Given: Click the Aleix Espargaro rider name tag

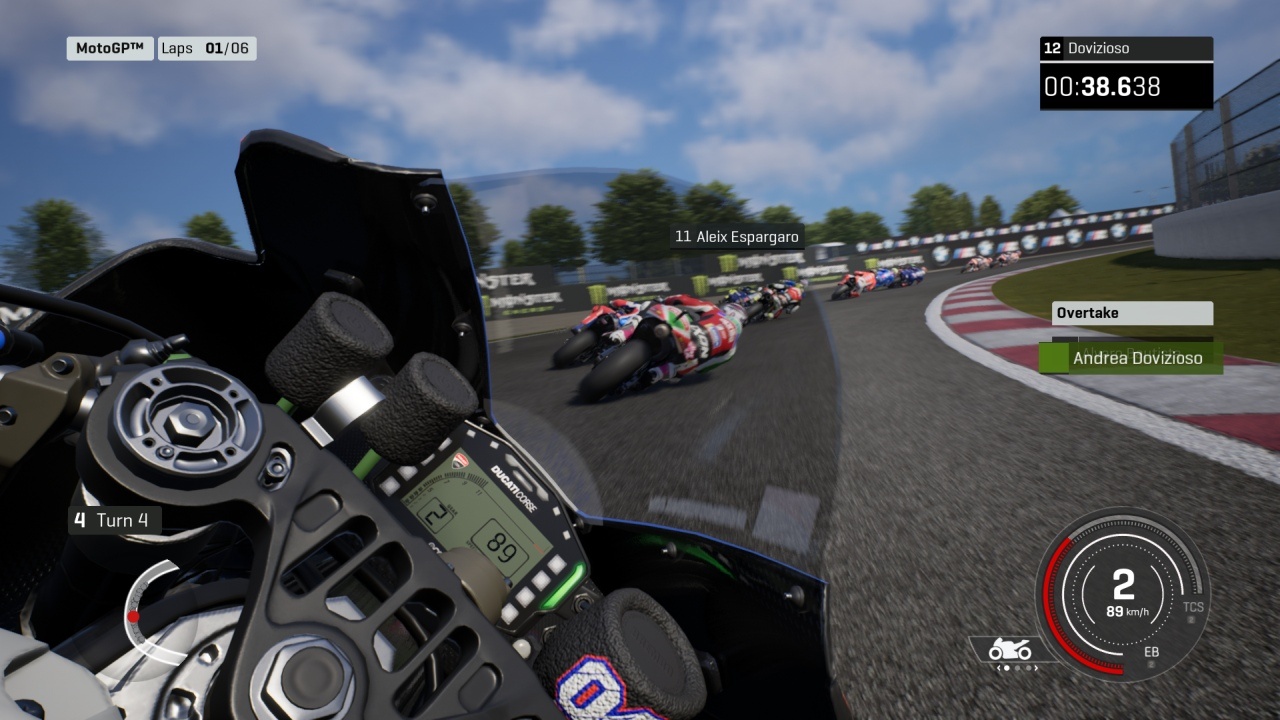Looking at the screenshot, I should tap(737, 237).
